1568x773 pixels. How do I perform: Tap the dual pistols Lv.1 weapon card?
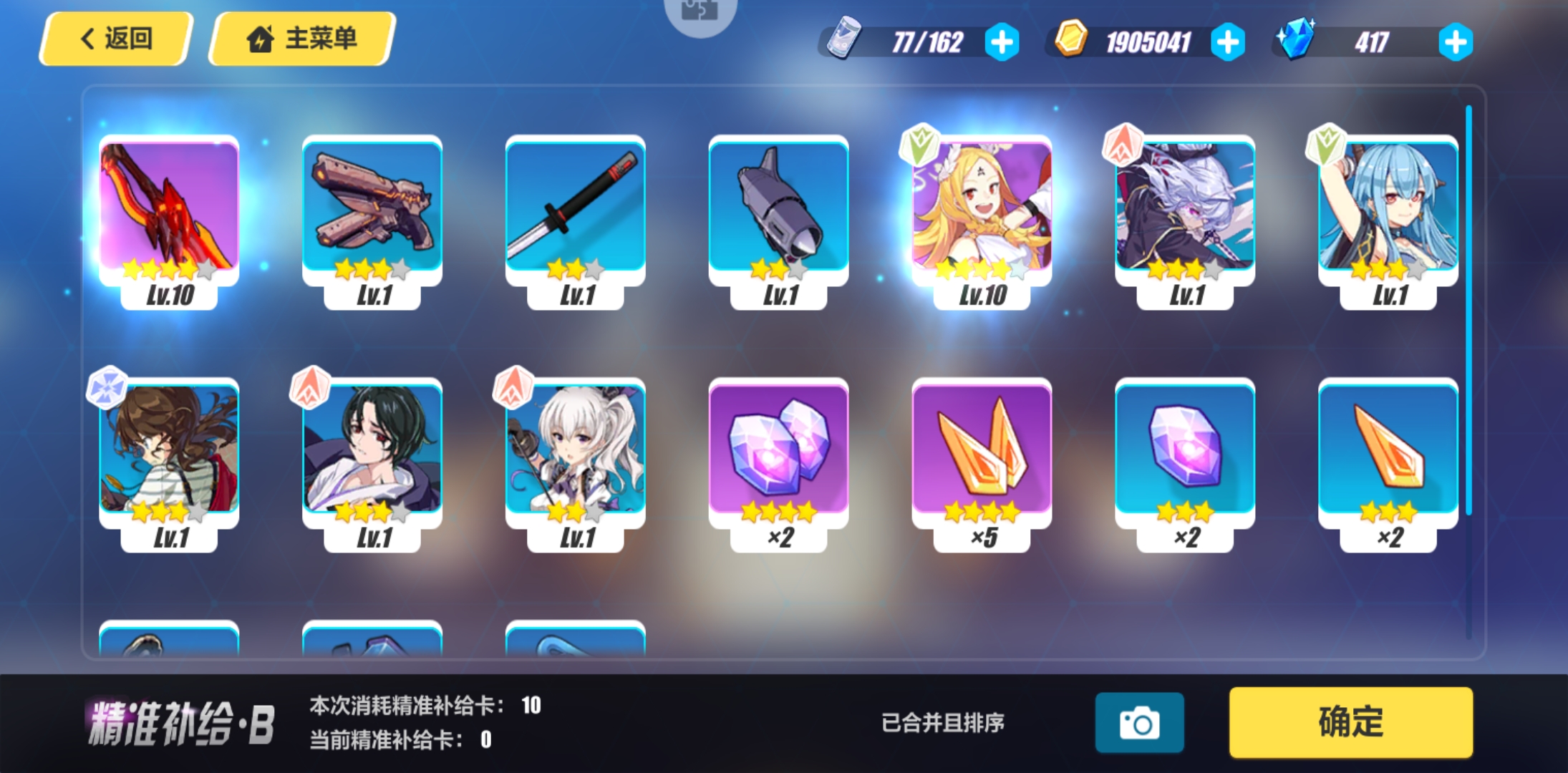click(371, 208)
